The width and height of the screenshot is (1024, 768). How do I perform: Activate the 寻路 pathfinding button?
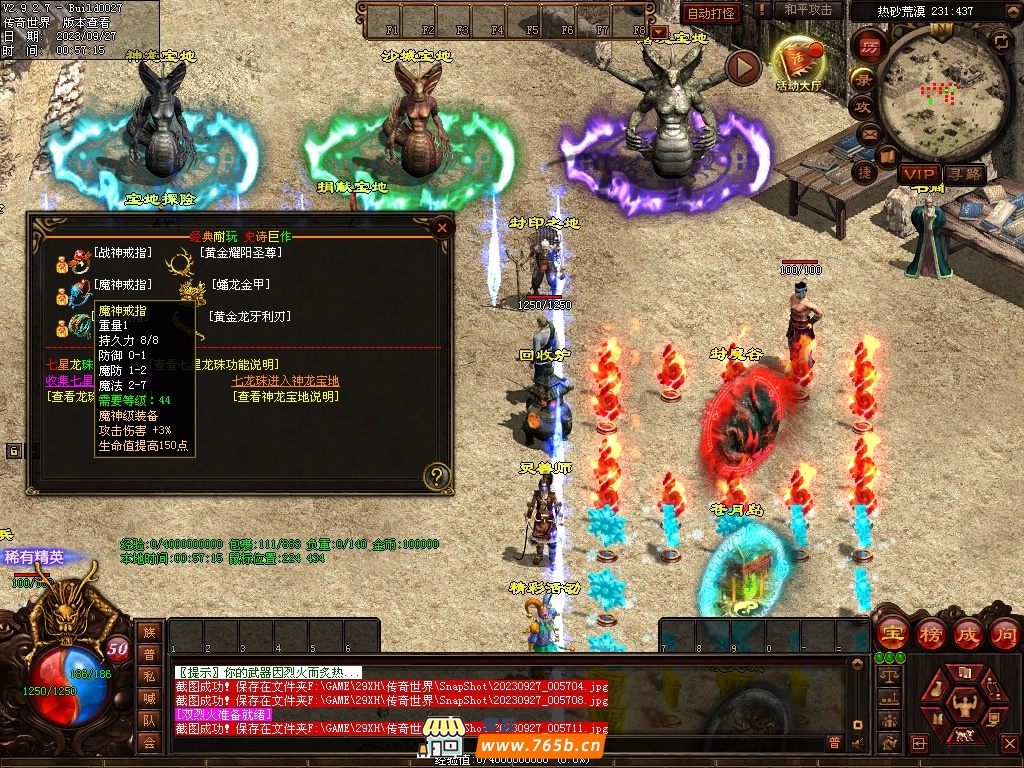pos(963,174)
